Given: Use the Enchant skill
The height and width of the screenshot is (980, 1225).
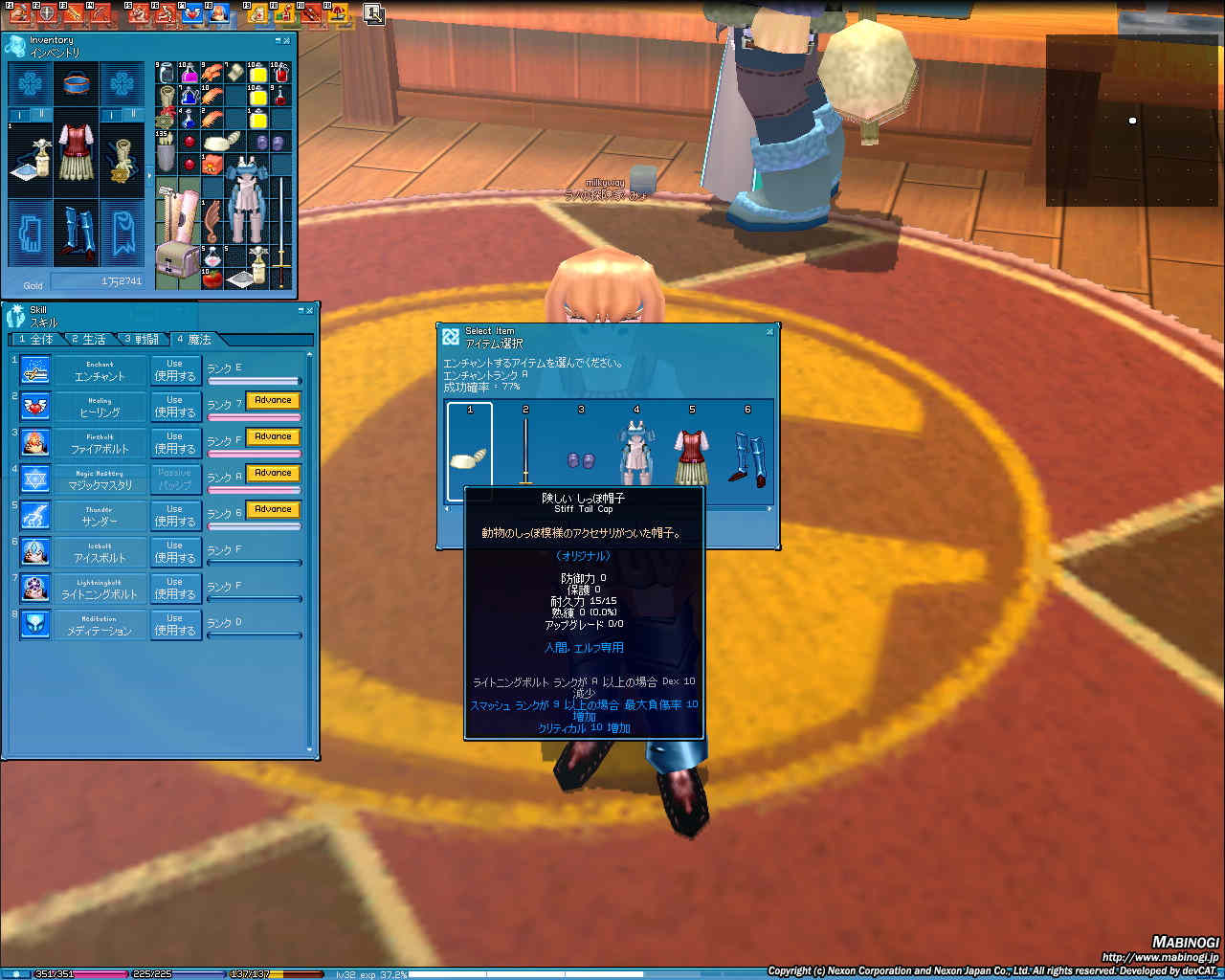Looking at the screenshot, I should (x=175, y=370).
